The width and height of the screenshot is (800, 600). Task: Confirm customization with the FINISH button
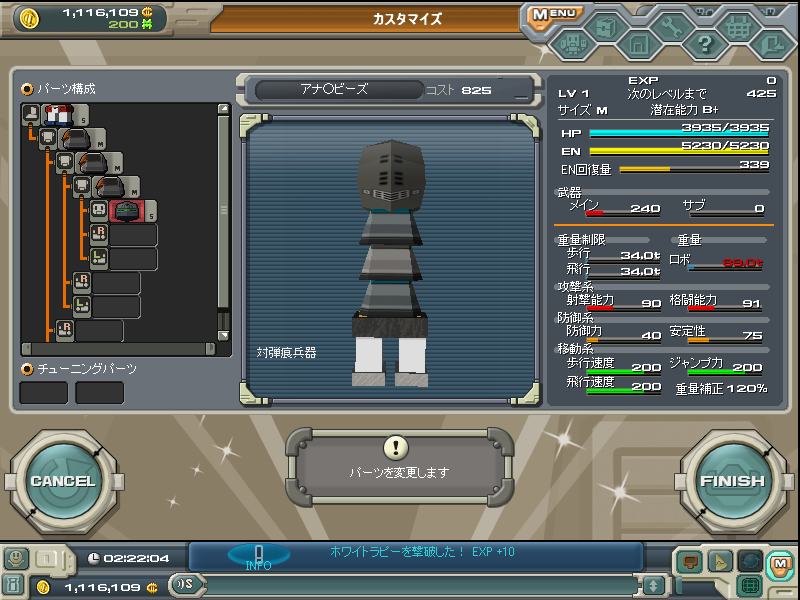click(x=731, y=481)
